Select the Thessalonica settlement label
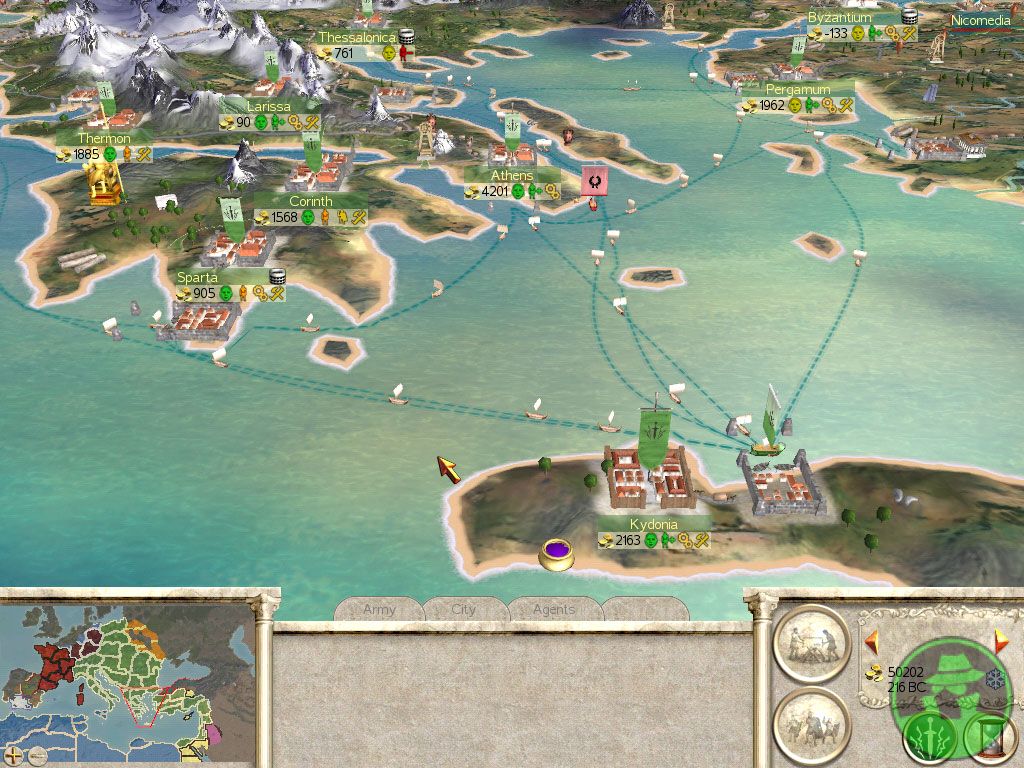This screenshot has width=1024, height=768. point(357,38)
